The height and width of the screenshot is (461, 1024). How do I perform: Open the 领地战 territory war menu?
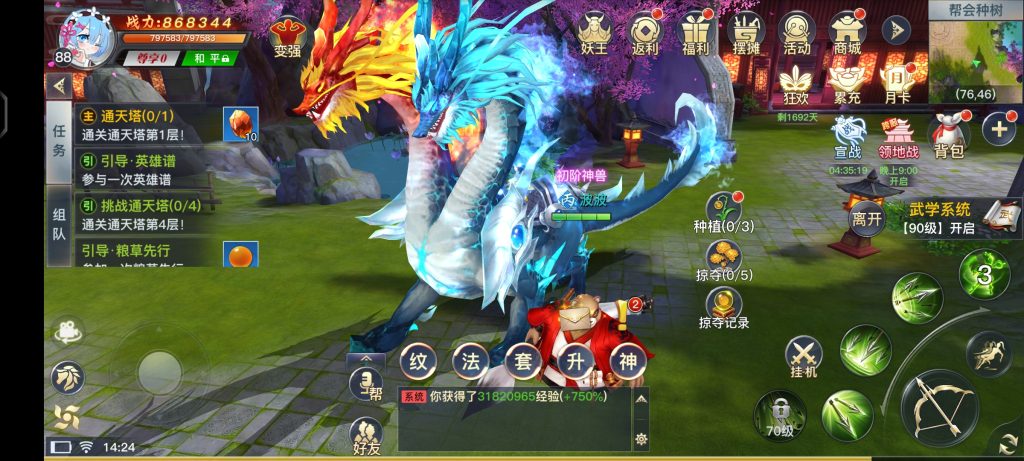coord(899,135)
